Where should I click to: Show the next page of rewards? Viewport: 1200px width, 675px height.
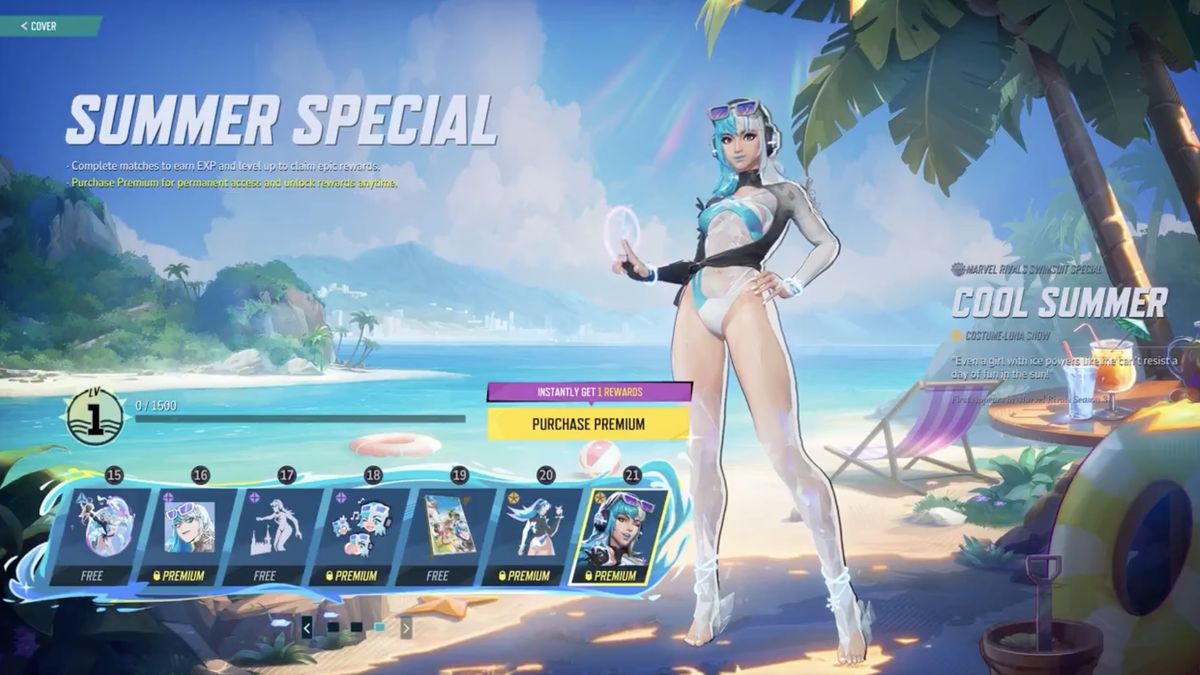[406, 628]
